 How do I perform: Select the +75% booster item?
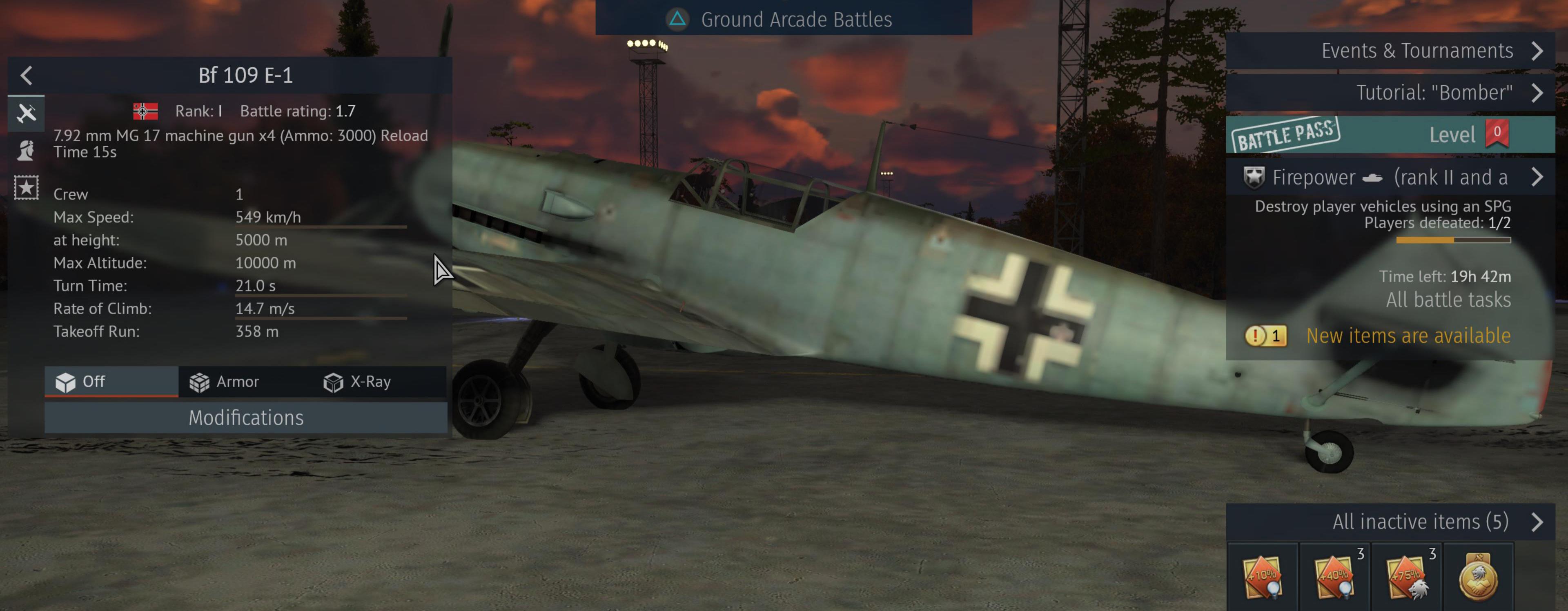coord(1407,577)
